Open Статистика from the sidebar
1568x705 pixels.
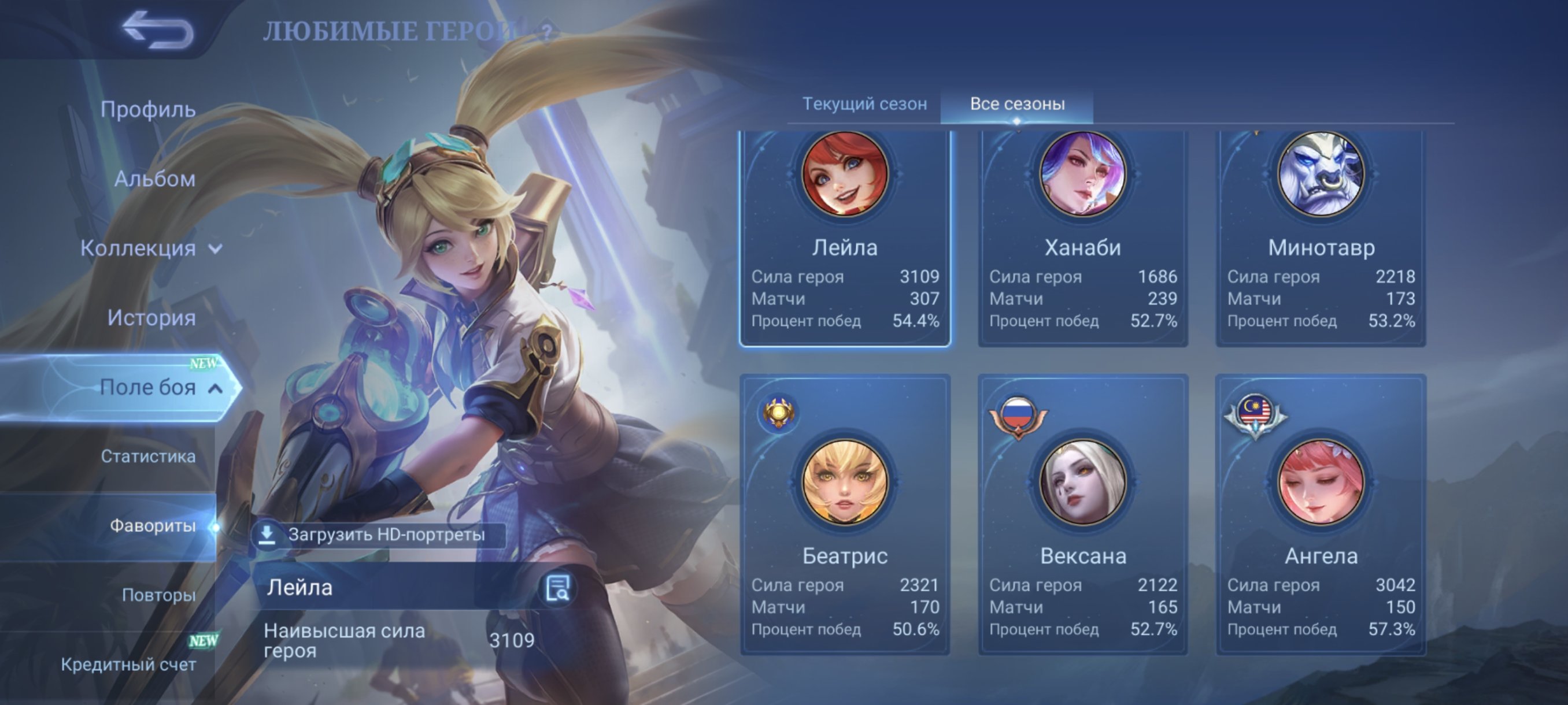pos(149,457)
